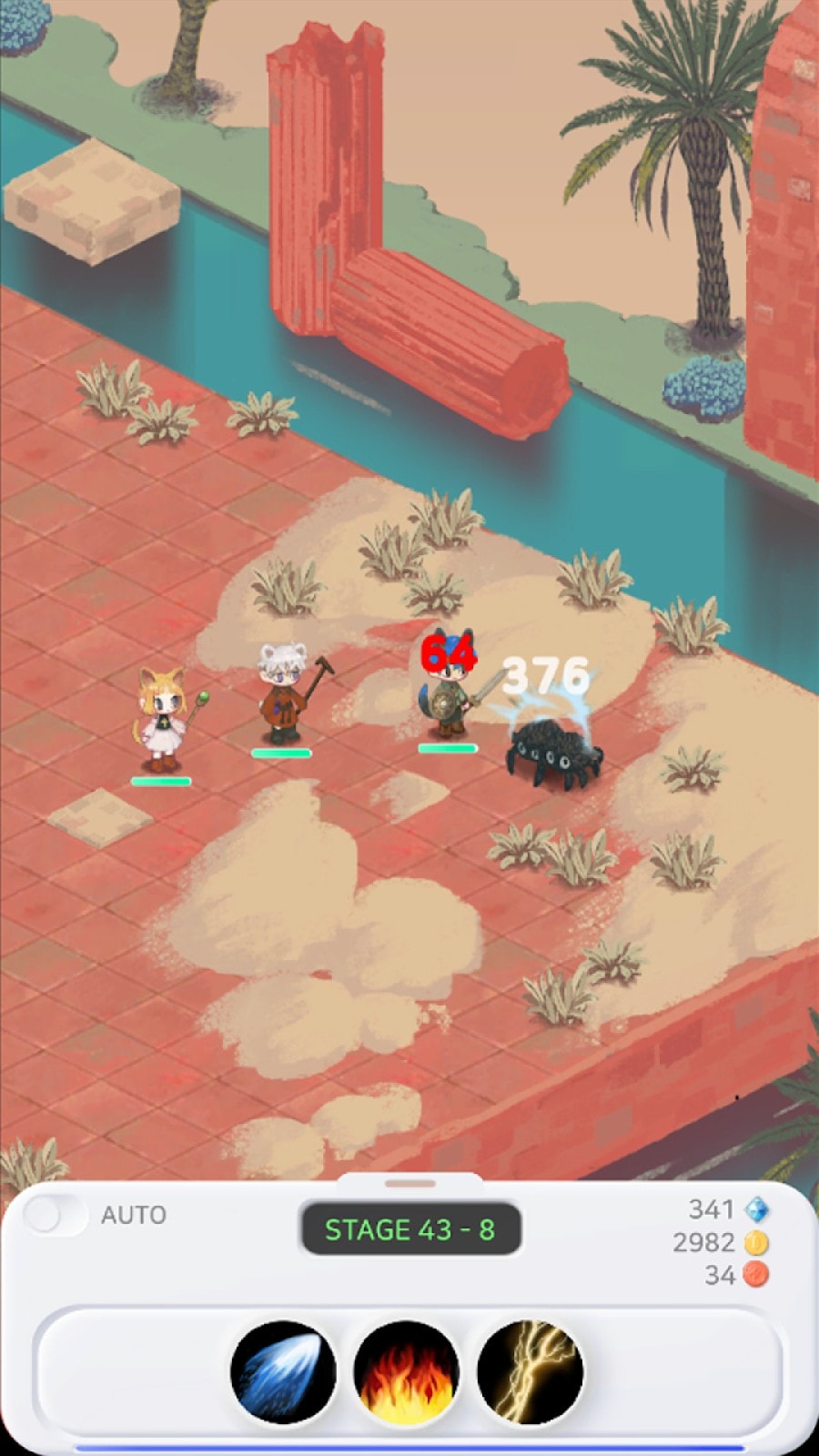Tap the STAGE 43 - 8 indicator
This screenshot has height=1456, width=819.
(410, 1229)
